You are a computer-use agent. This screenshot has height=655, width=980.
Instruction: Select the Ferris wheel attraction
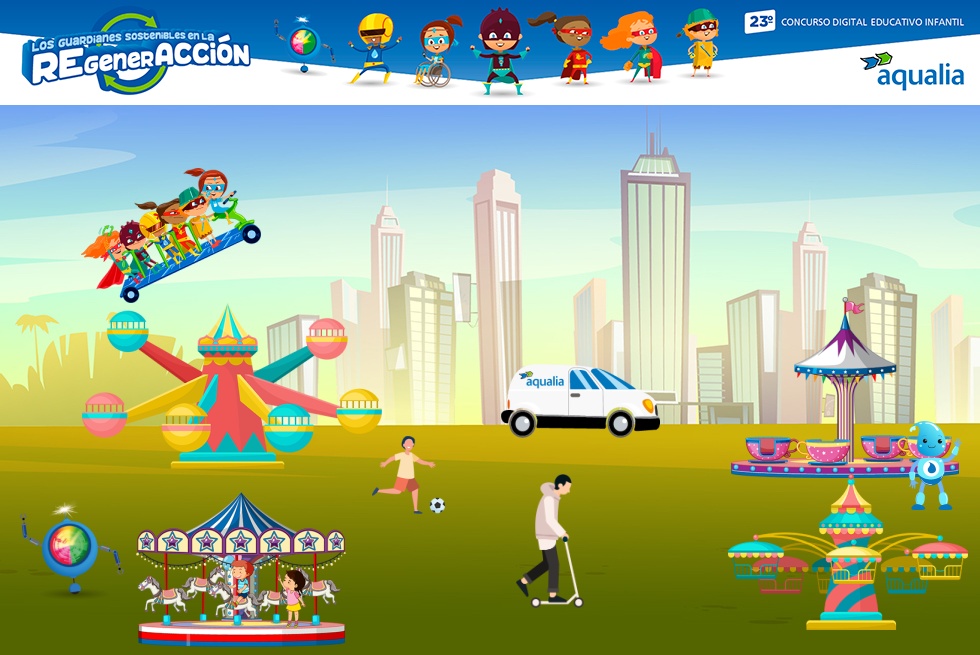click(x=230, y=390)
